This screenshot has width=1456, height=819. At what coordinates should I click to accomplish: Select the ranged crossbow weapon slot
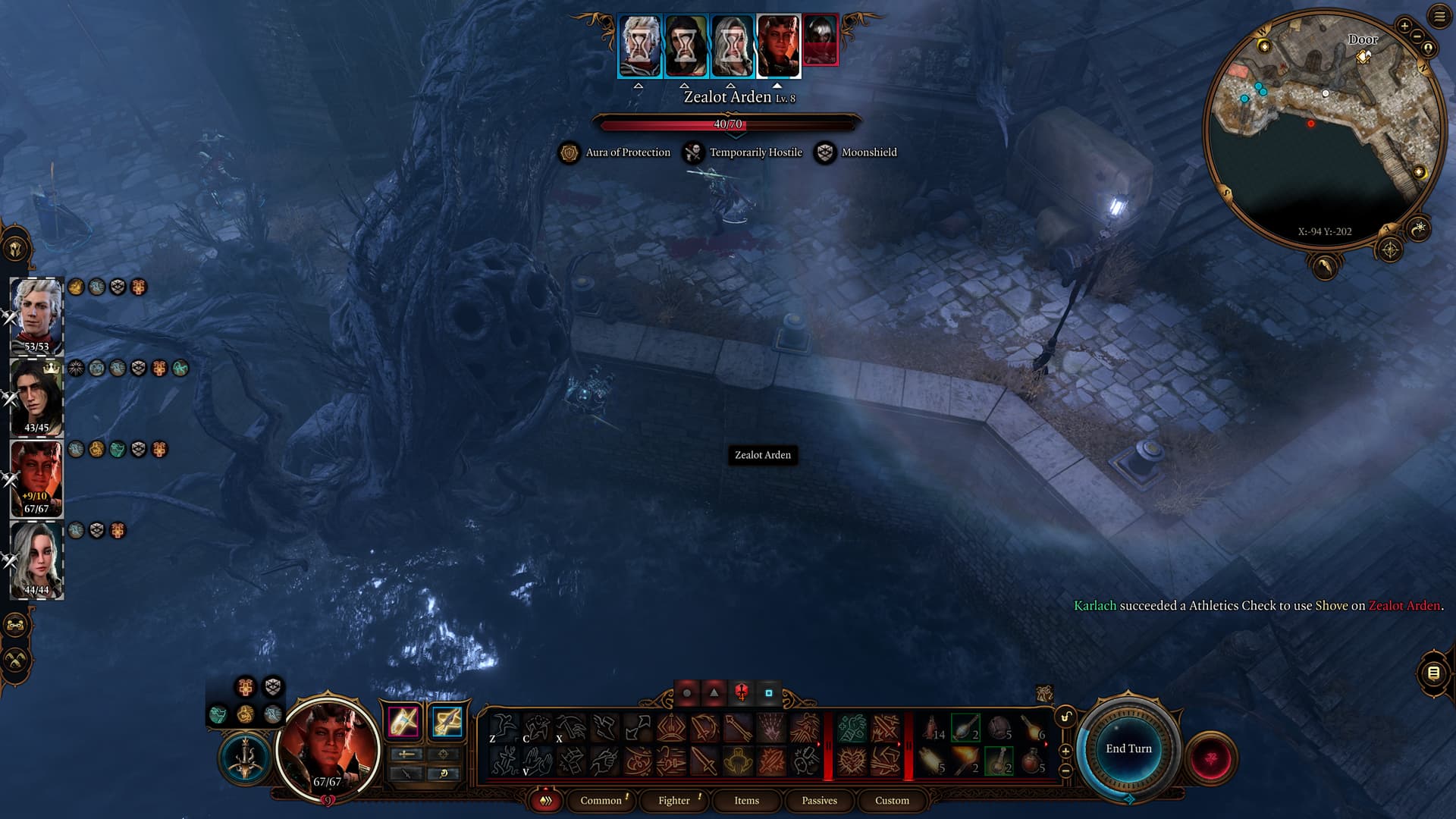tap(447, 721)
